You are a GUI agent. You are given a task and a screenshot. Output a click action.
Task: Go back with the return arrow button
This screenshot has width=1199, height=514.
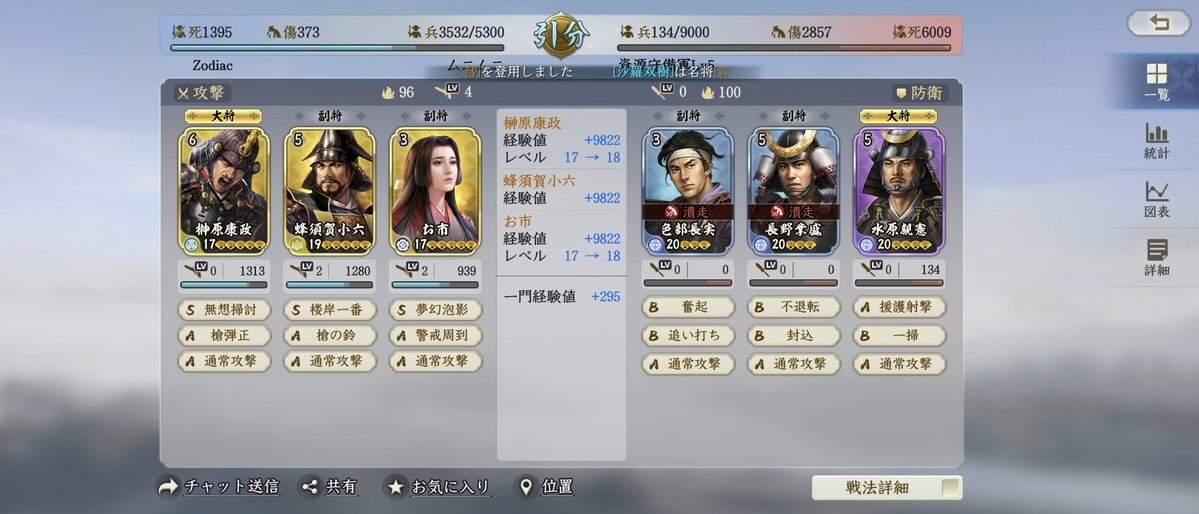coord(1158,23)
